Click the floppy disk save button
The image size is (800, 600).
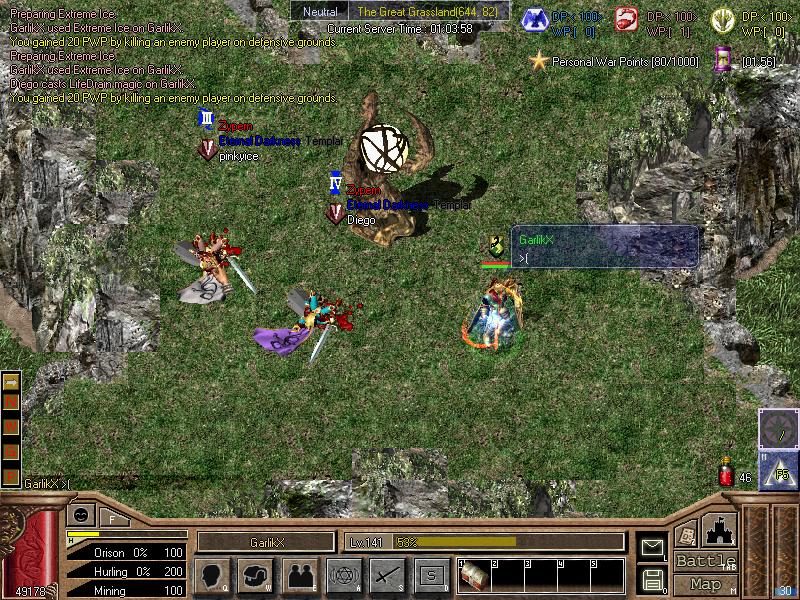(652, 578)
